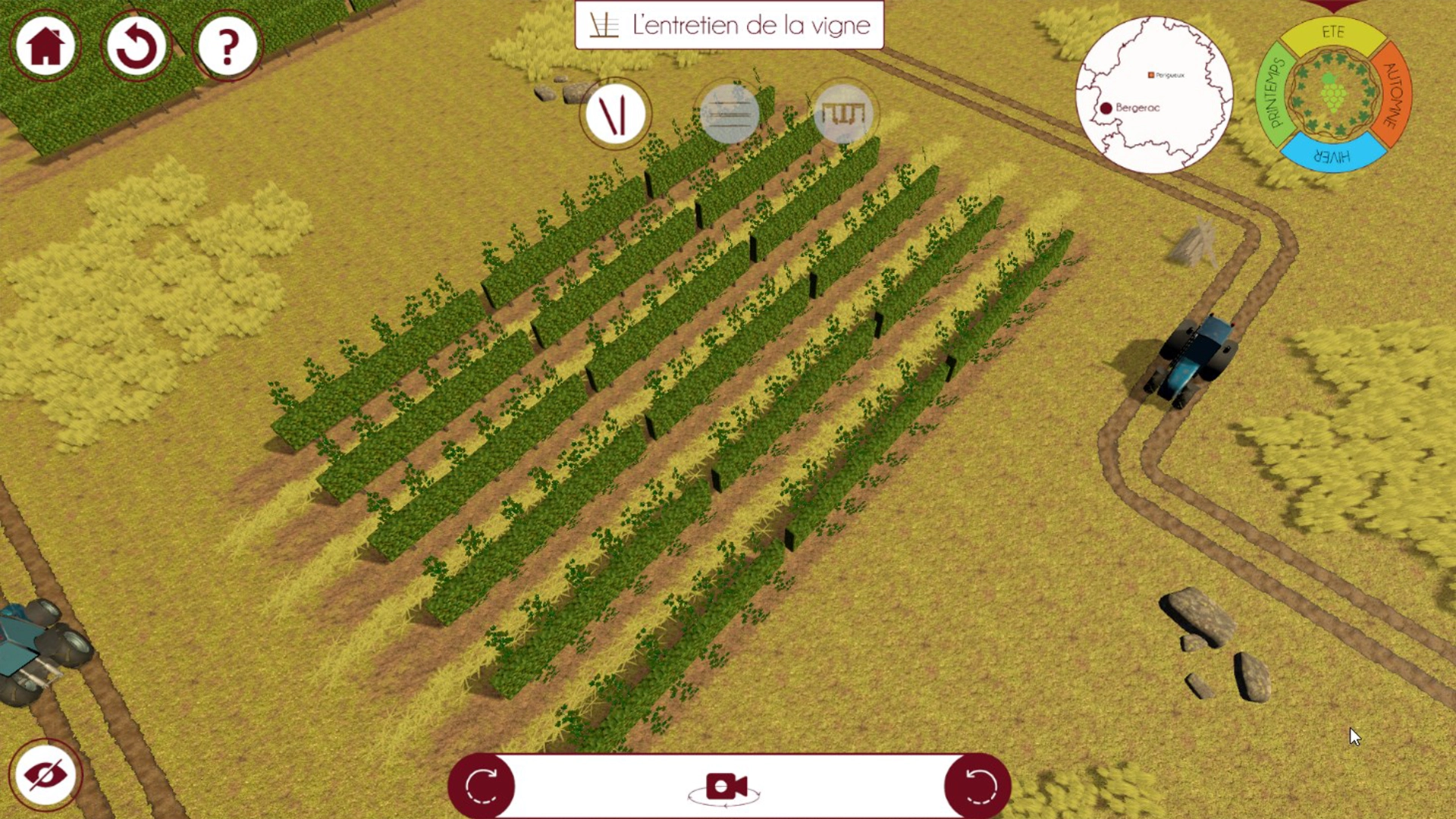
Task: Rotate the view right with the circular arrow button
Action: coord(977,786)
